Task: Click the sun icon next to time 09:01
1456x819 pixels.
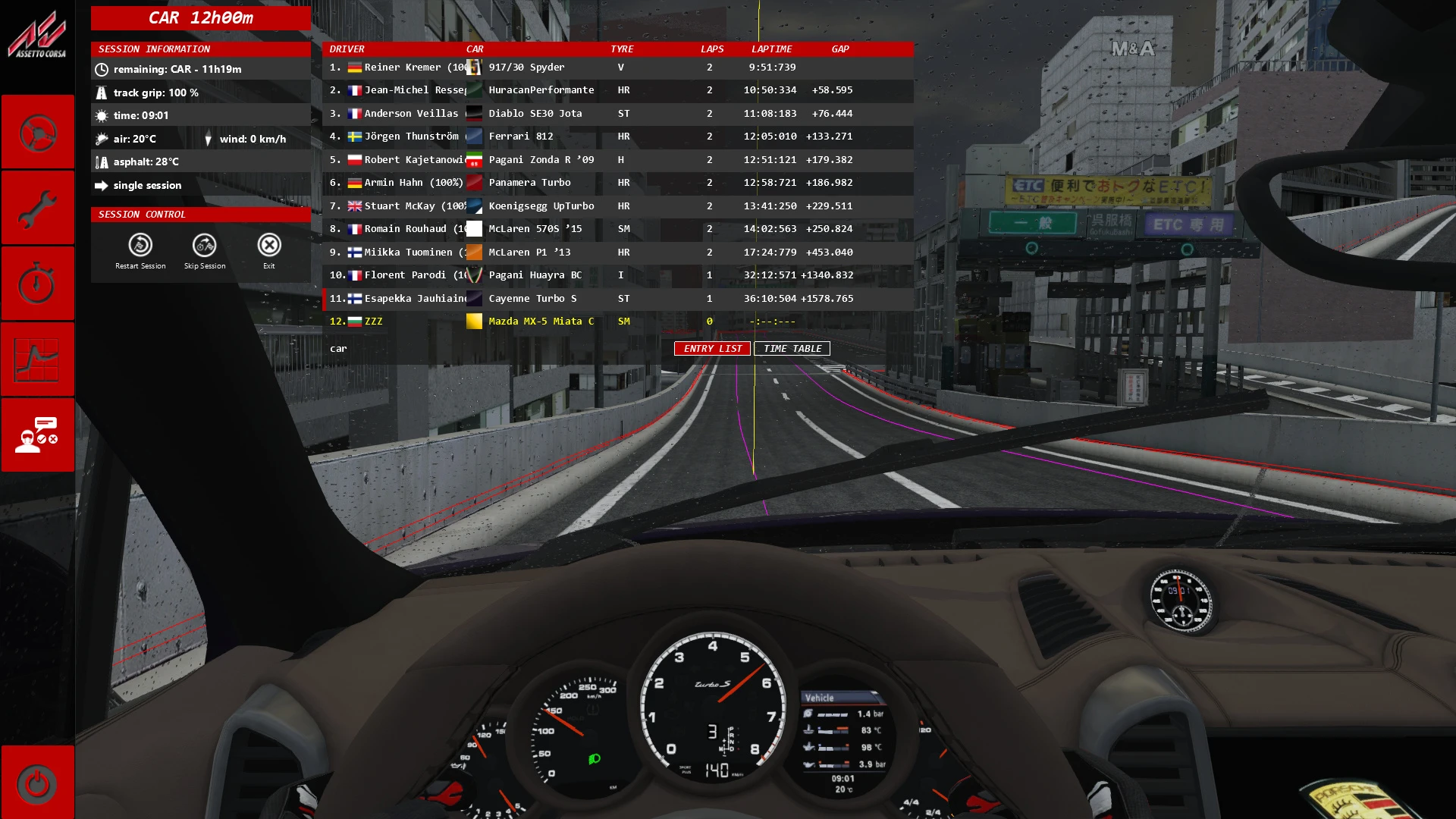Action: (102, 115)
